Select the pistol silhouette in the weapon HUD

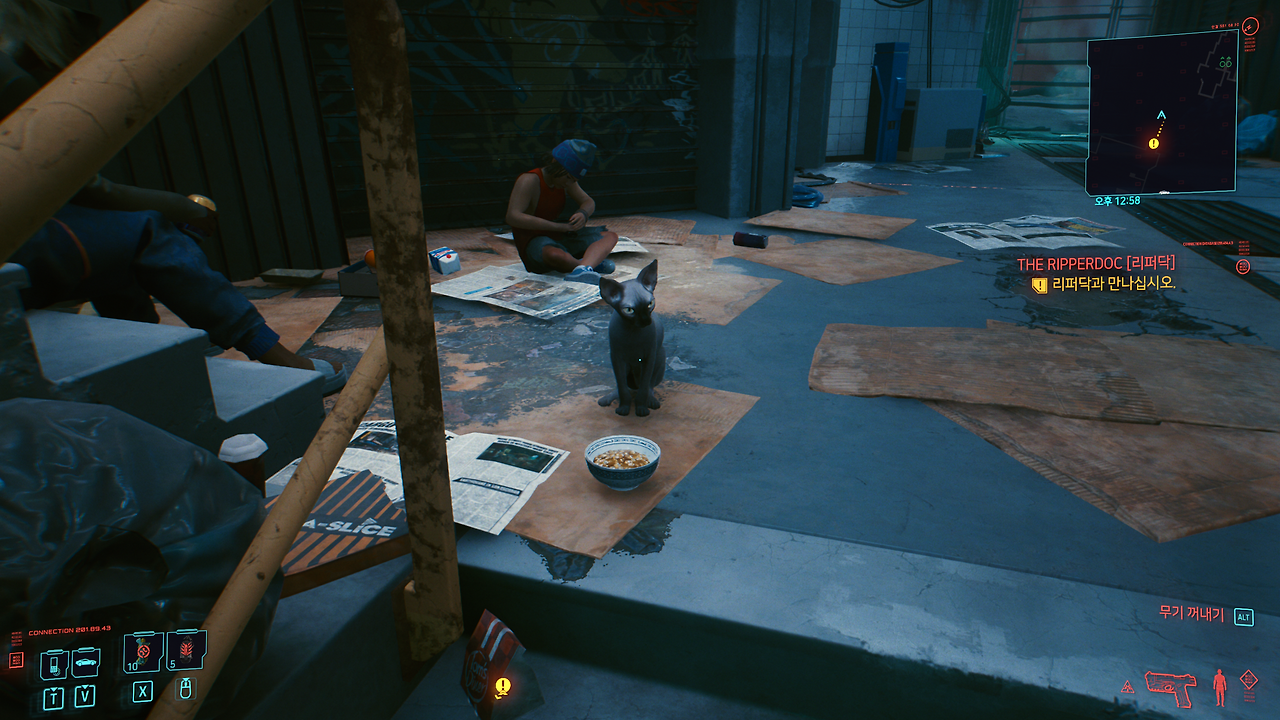1172,687
